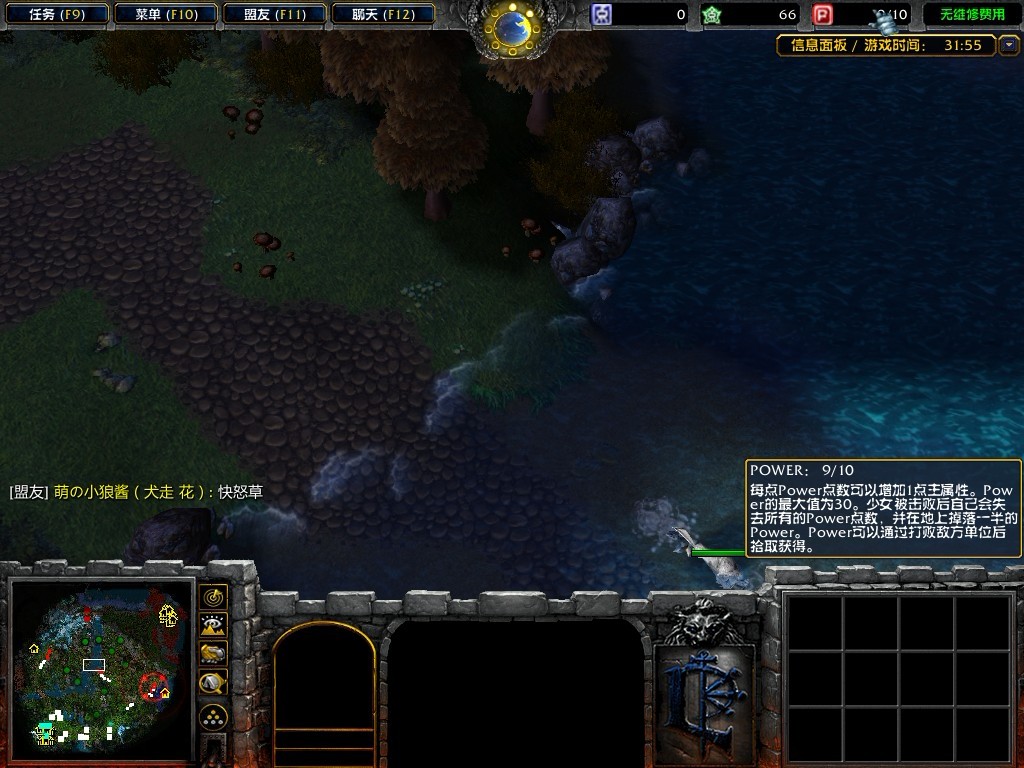This screenshot has height=768, width=1024.
Task: Open the 盟友 (F11) allies menu
Action: click(274, 15)
